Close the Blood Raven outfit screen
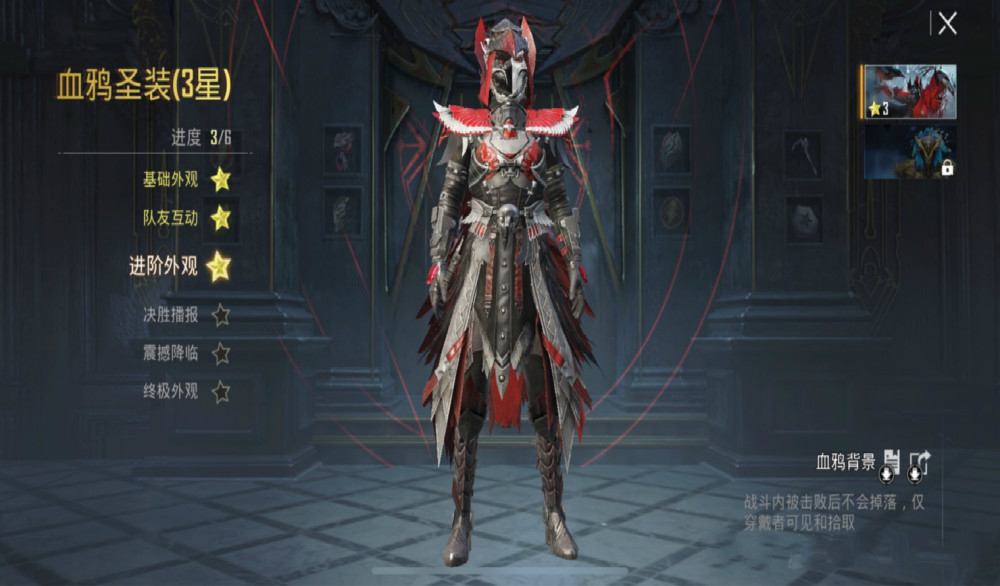This screenshot has height=586, width=1000. 947,24
